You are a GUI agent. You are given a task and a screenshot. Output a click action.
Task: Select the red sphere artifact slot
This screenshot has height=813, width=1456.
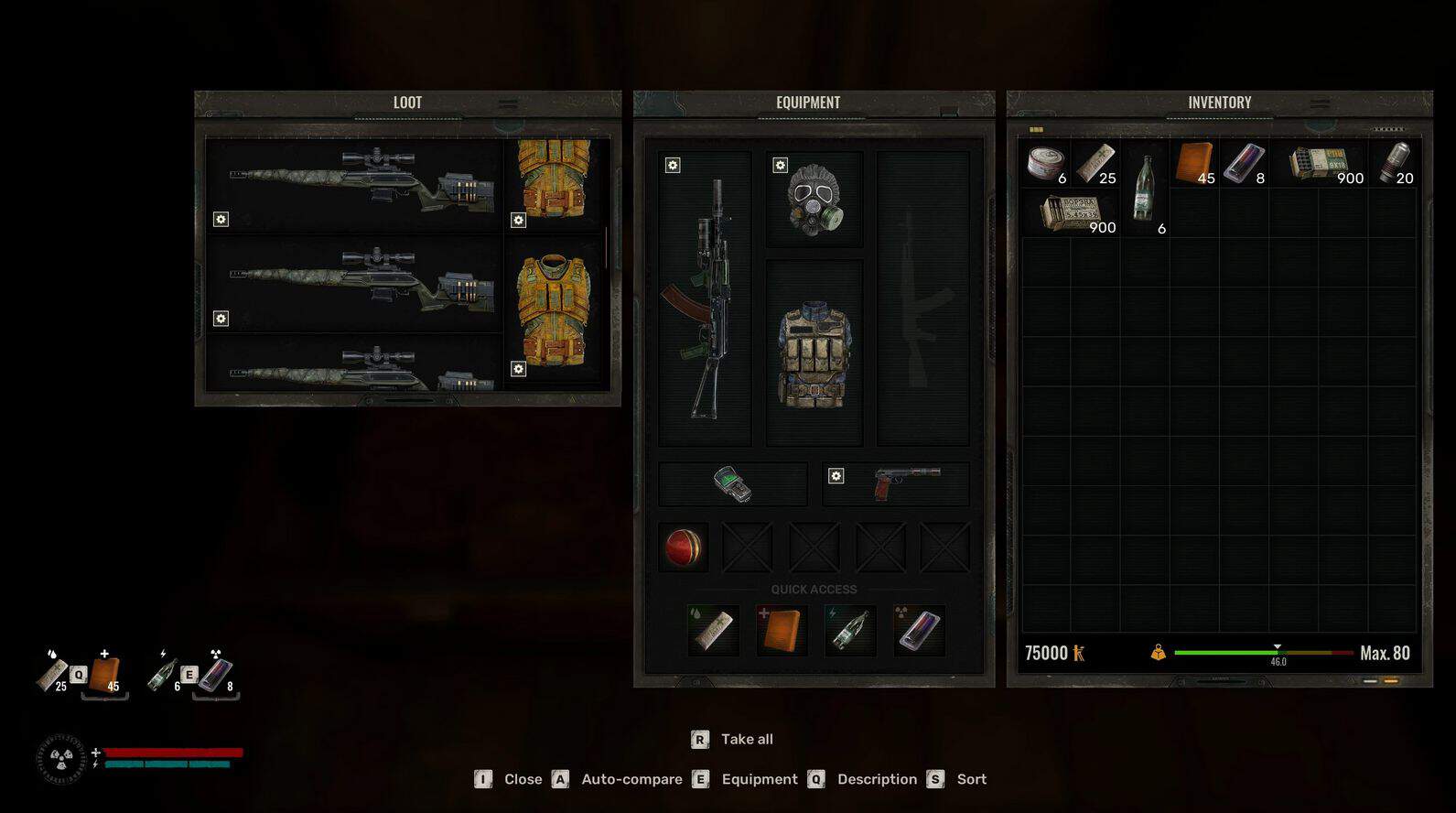point(683,547)
